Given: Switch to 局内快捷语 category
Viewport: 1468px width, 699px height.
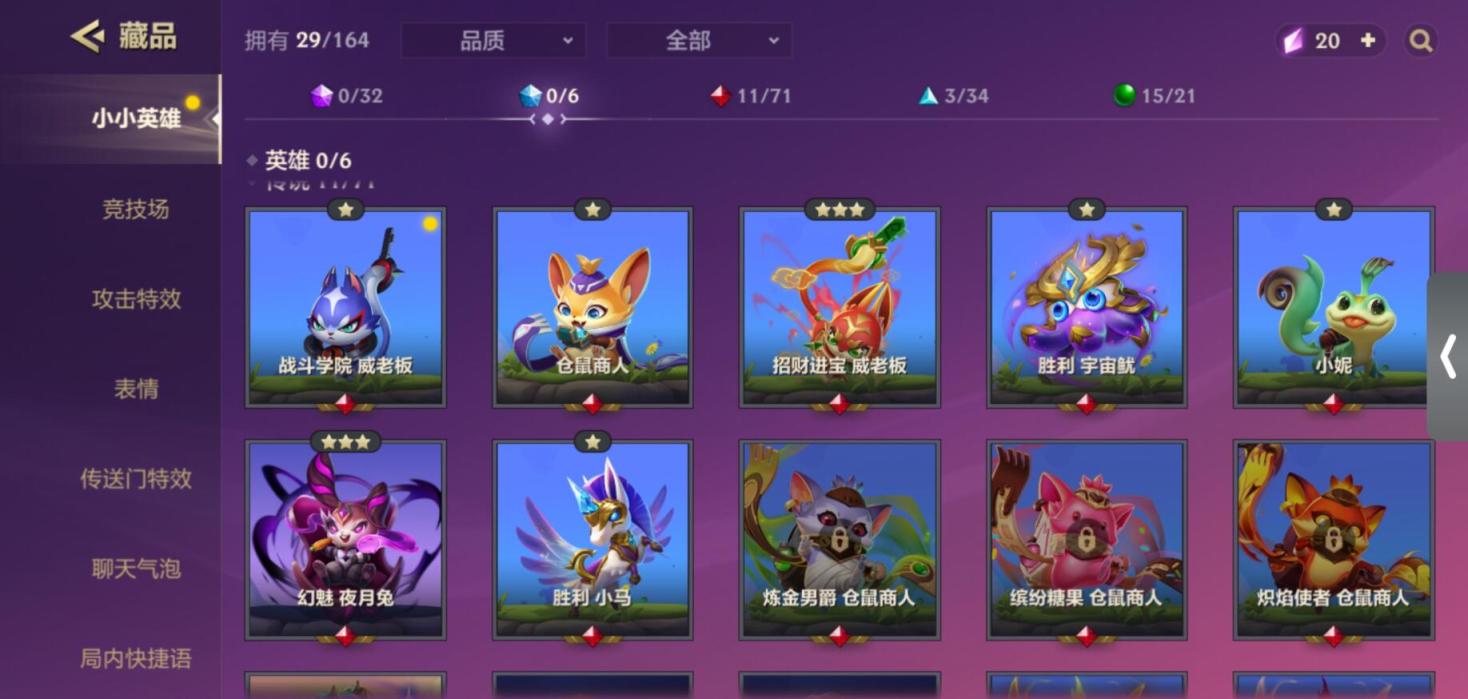Looking at the screenshot, I should 136,659.
